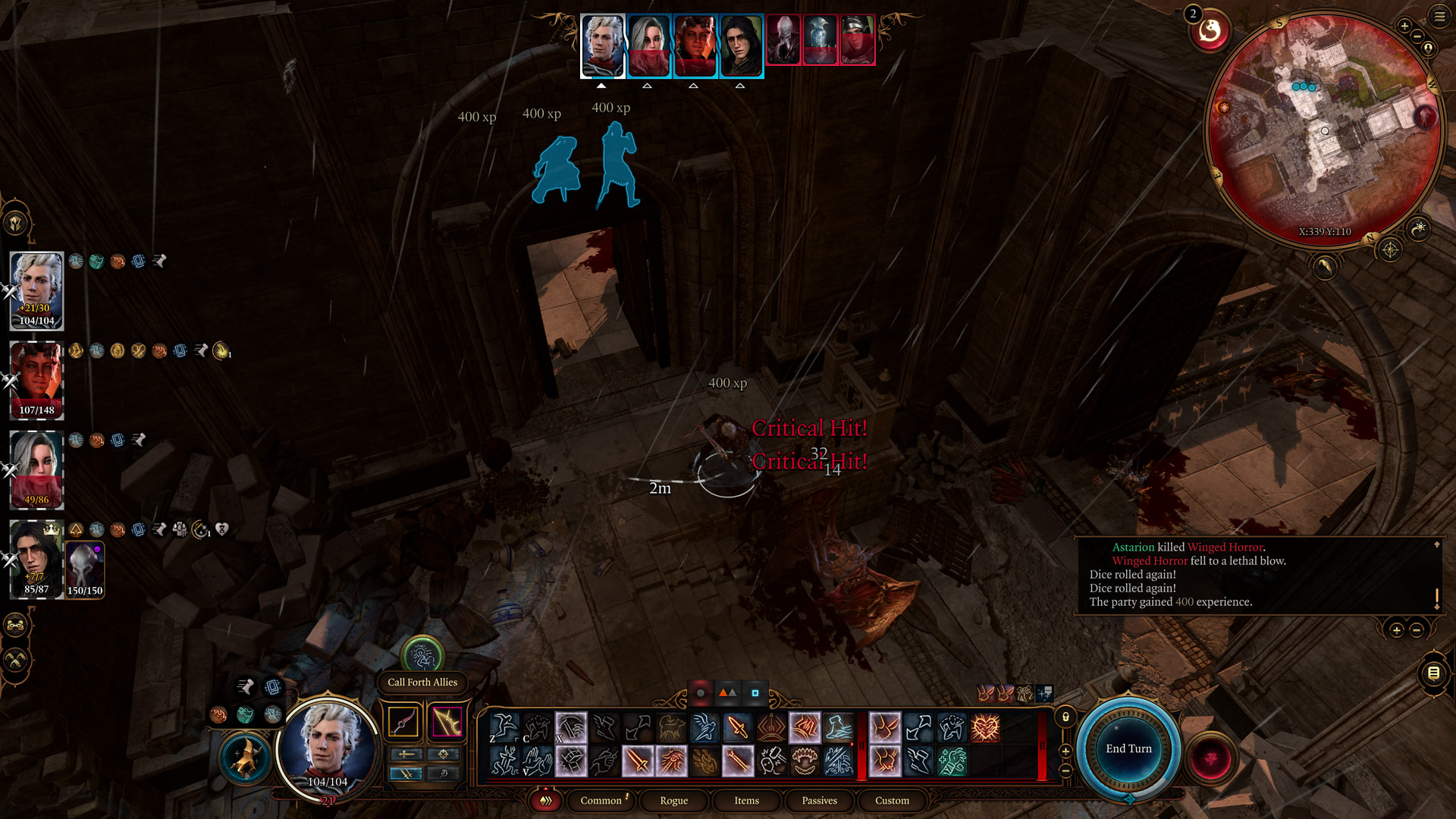The height and width of the screenshot is (819, 1456).
Task: Select the dark-haired party member with 85/87 health
Action: pos(36,559)
